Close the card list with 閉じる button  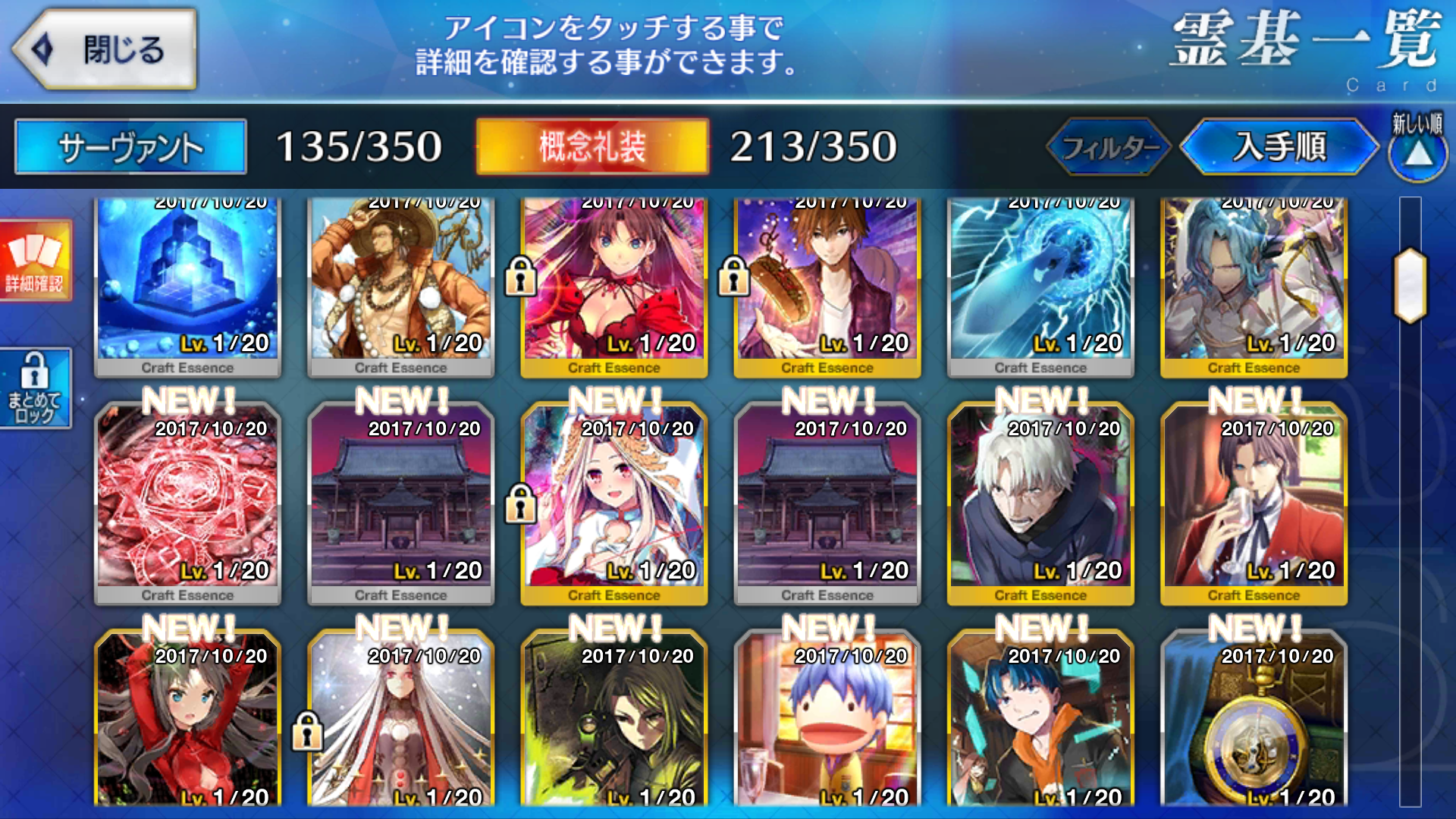106,50
